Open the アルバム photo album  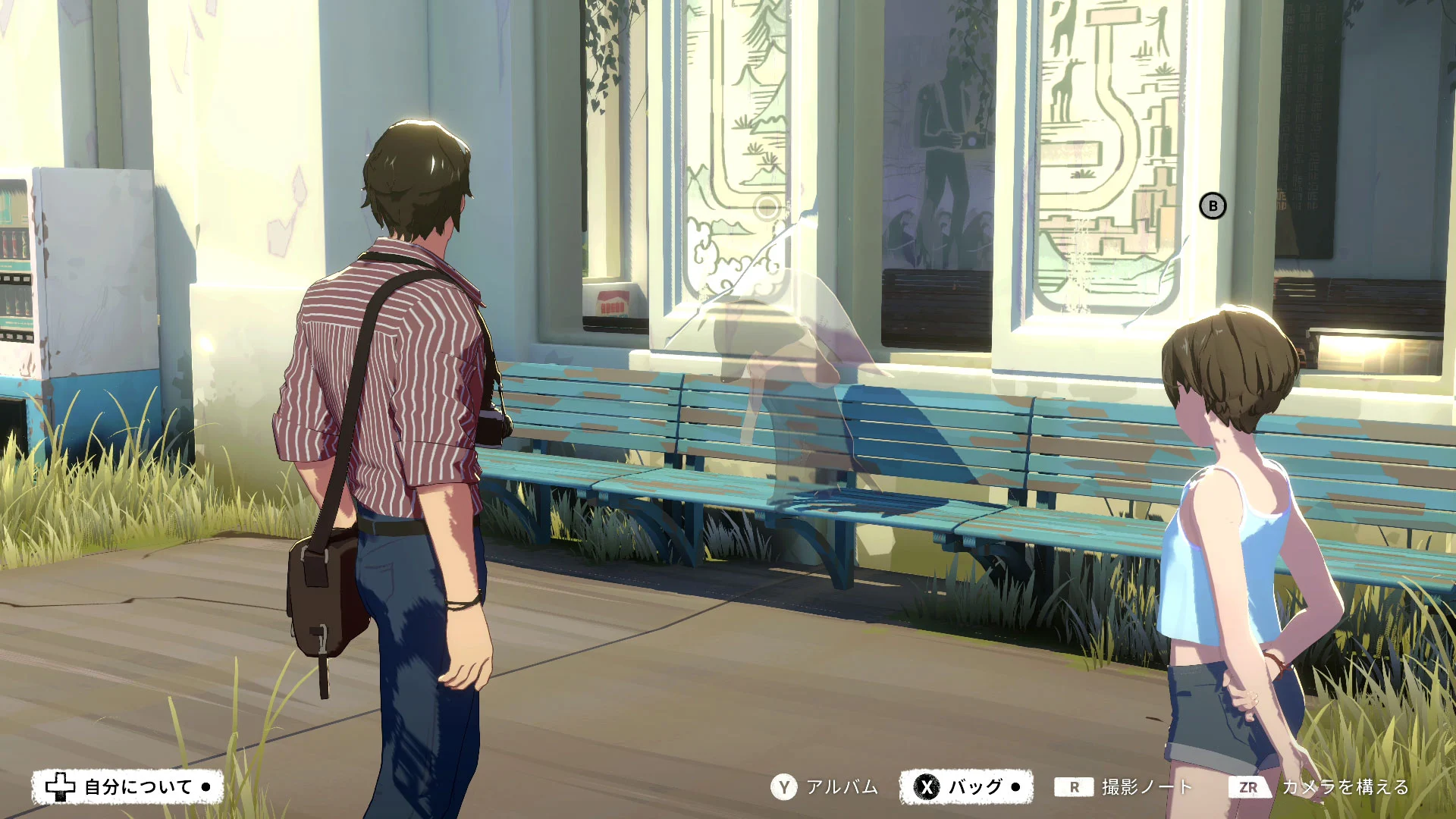tap(825, 787)
